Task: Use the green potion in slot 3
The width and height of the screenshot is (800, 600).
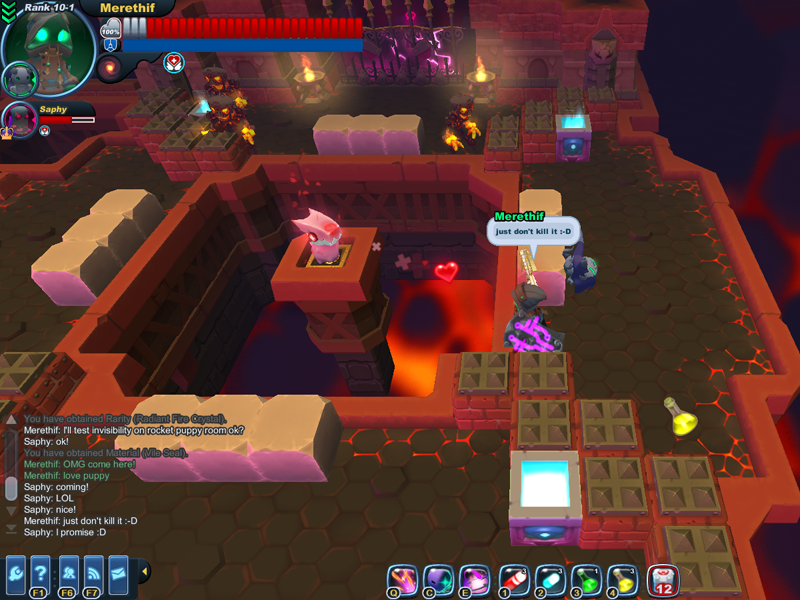Action: click(x=585, y=578)
